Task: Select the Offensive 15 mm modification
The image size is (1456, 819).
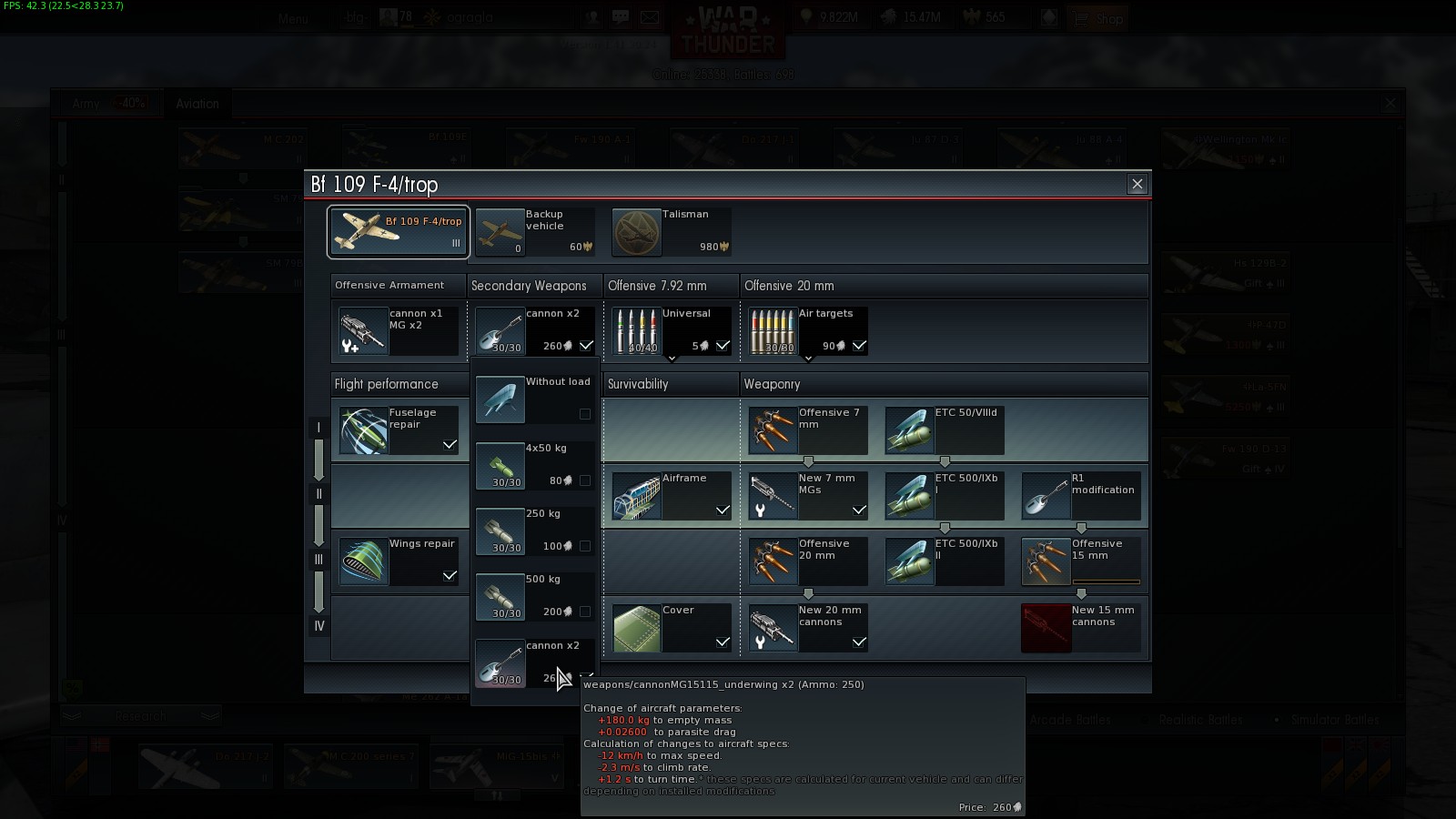Action: 1080,561
